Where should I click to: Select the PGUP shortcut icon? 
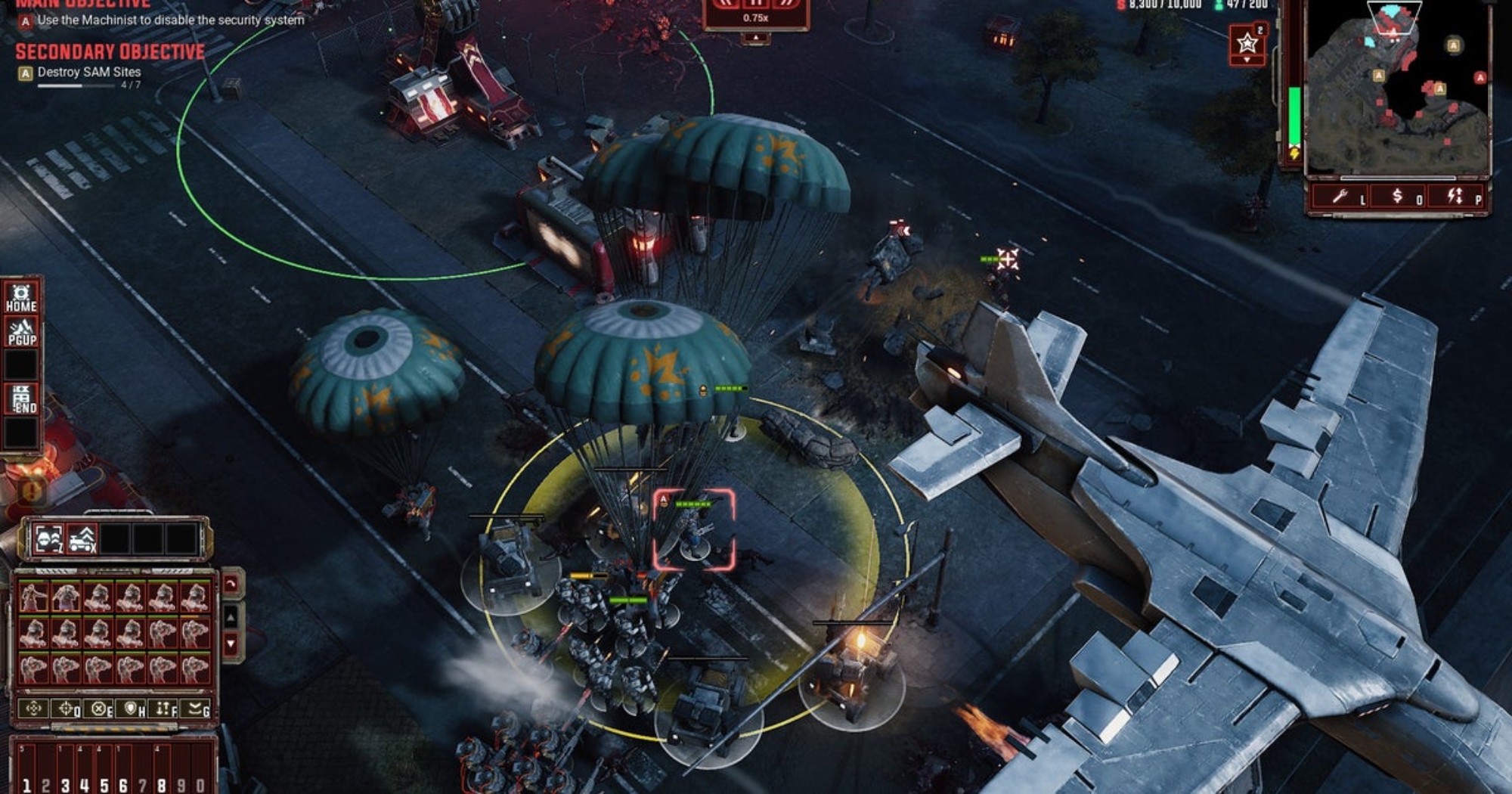pos(21,332)
